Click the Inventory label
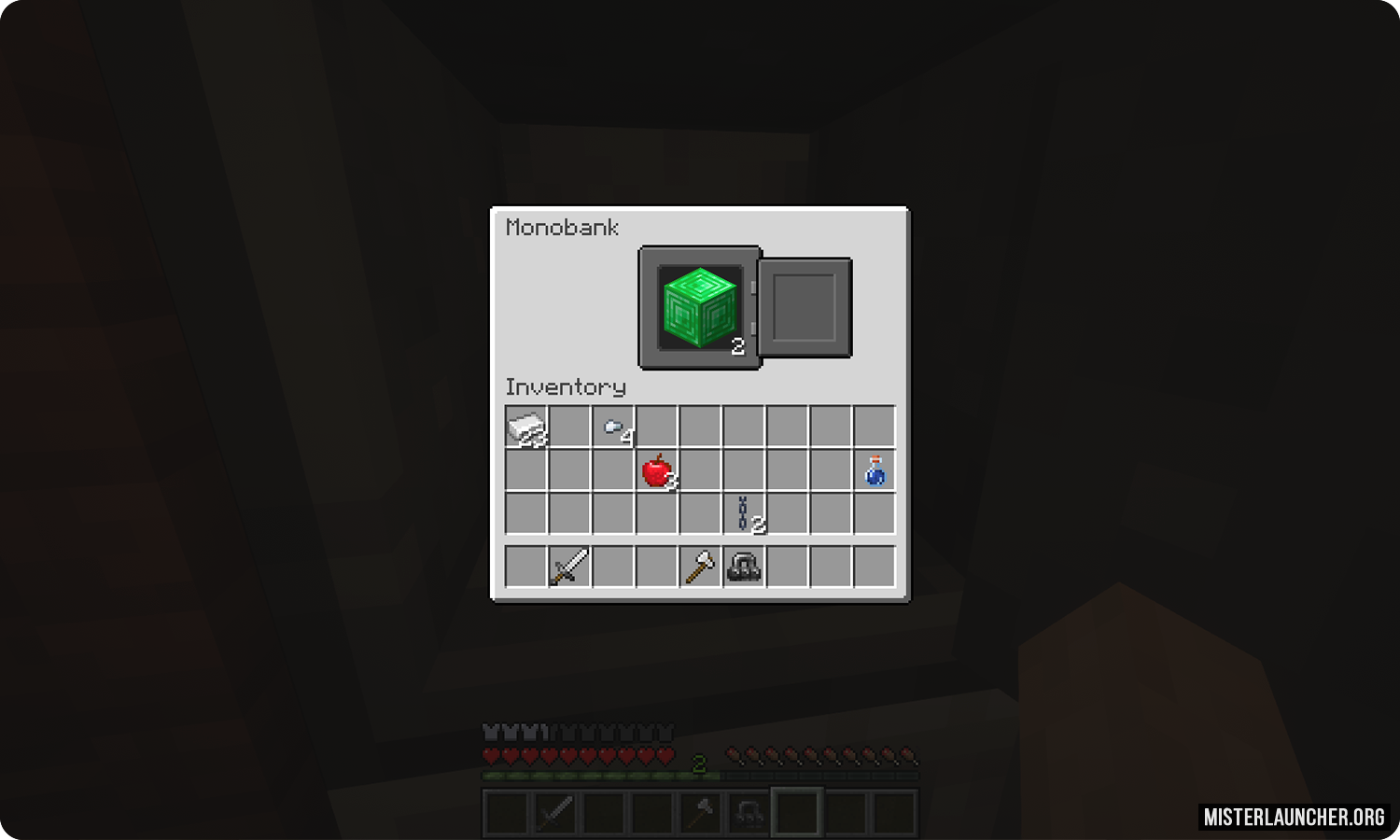The height and width of the screenshot is (840, 1400). 565,386
